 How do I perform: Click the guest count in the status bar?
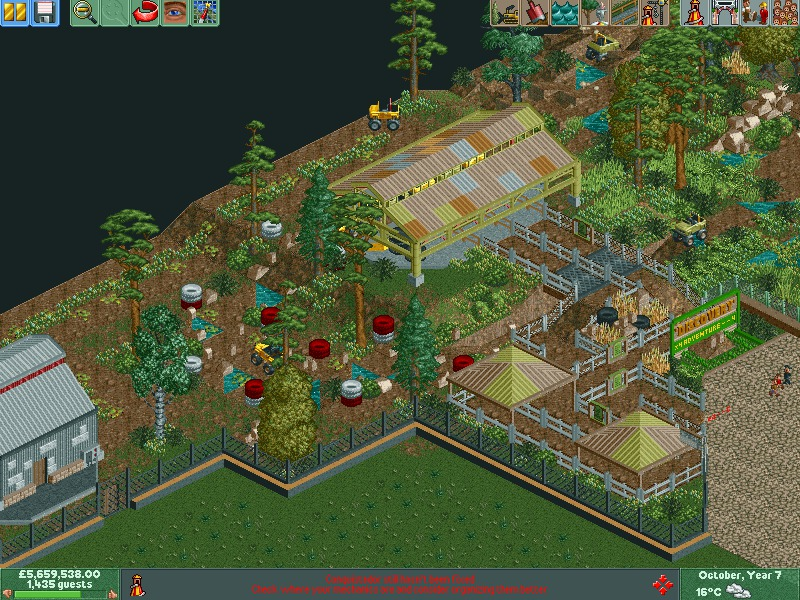pos(59,584)
